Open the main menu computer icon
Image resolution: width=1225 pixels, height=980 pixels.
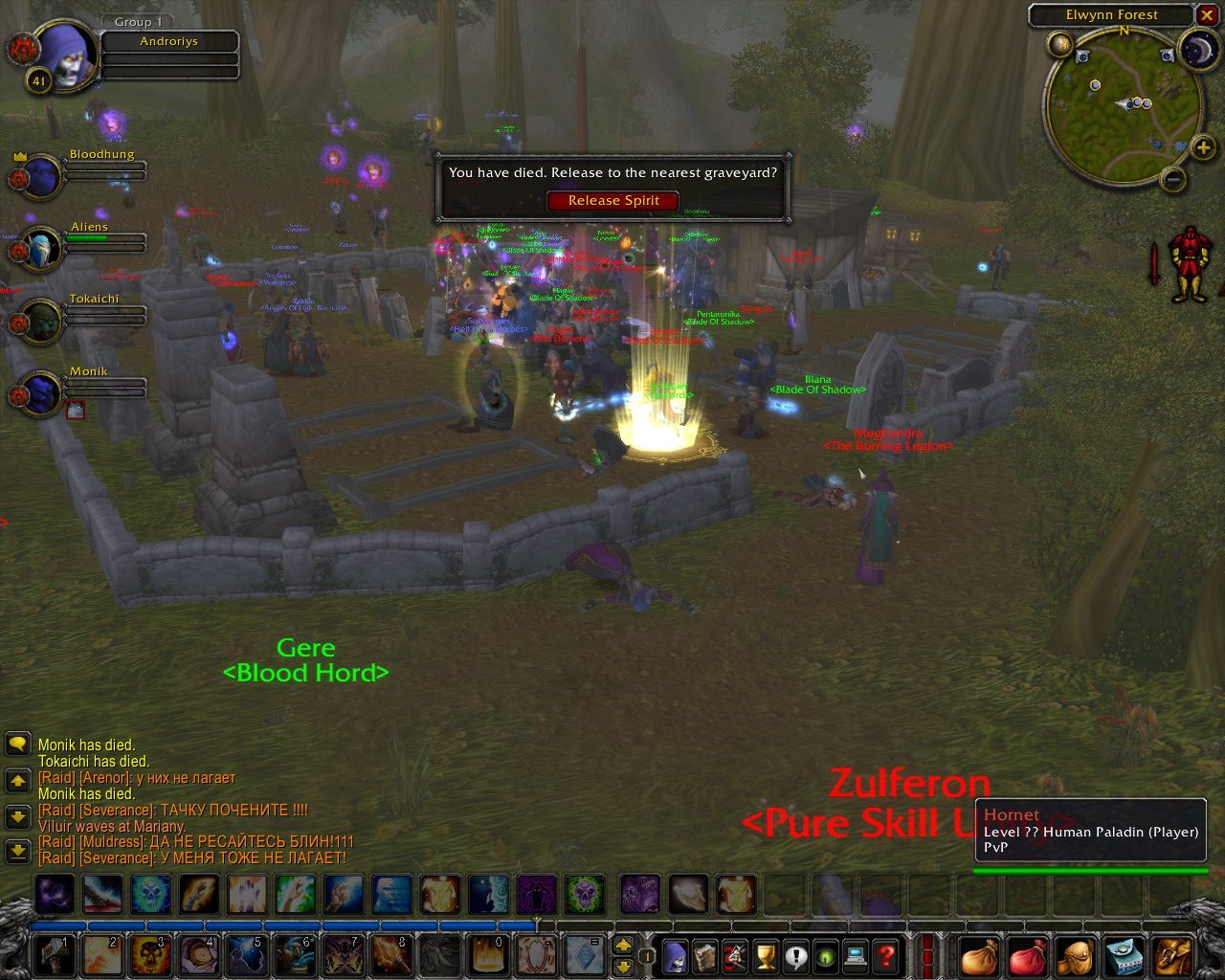click(856, 956)
